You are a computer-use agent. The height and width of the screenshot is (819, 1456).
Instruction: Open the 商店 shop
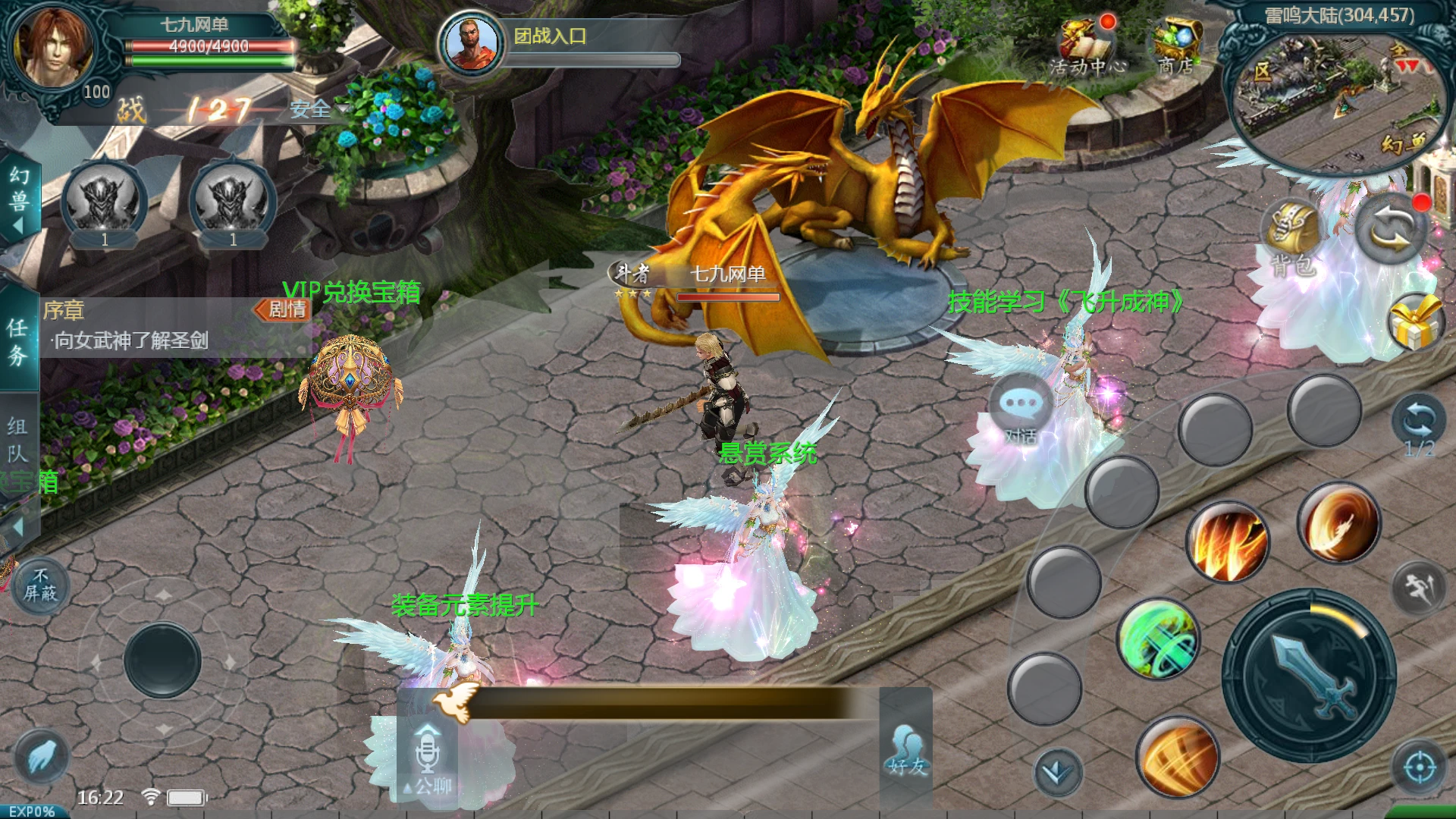click(1175, 45)
